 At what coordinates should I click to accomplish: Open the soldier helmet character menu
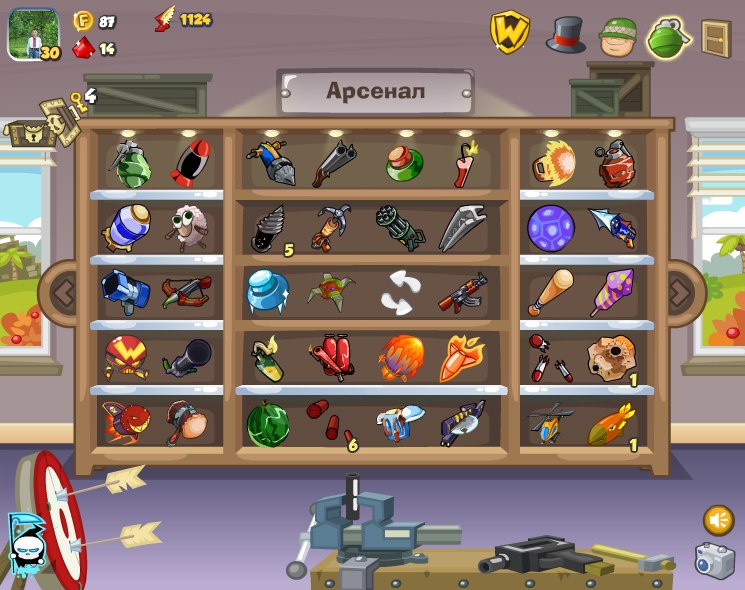pos(618,37)
